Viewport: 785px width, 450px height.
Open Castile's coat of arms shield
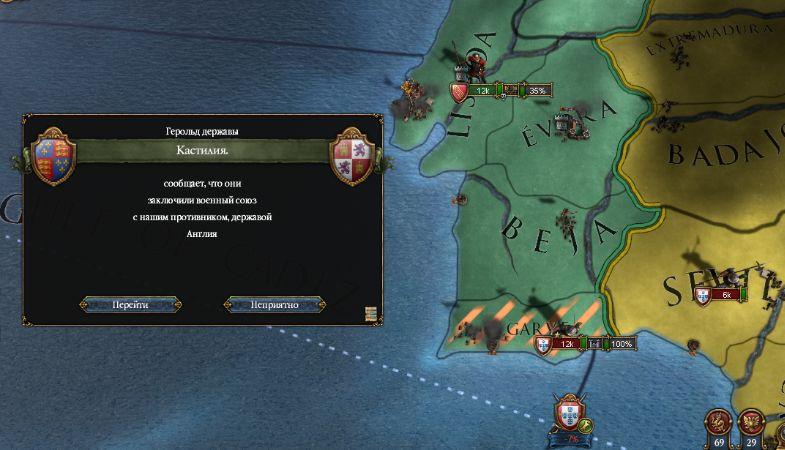click(356, 156)
